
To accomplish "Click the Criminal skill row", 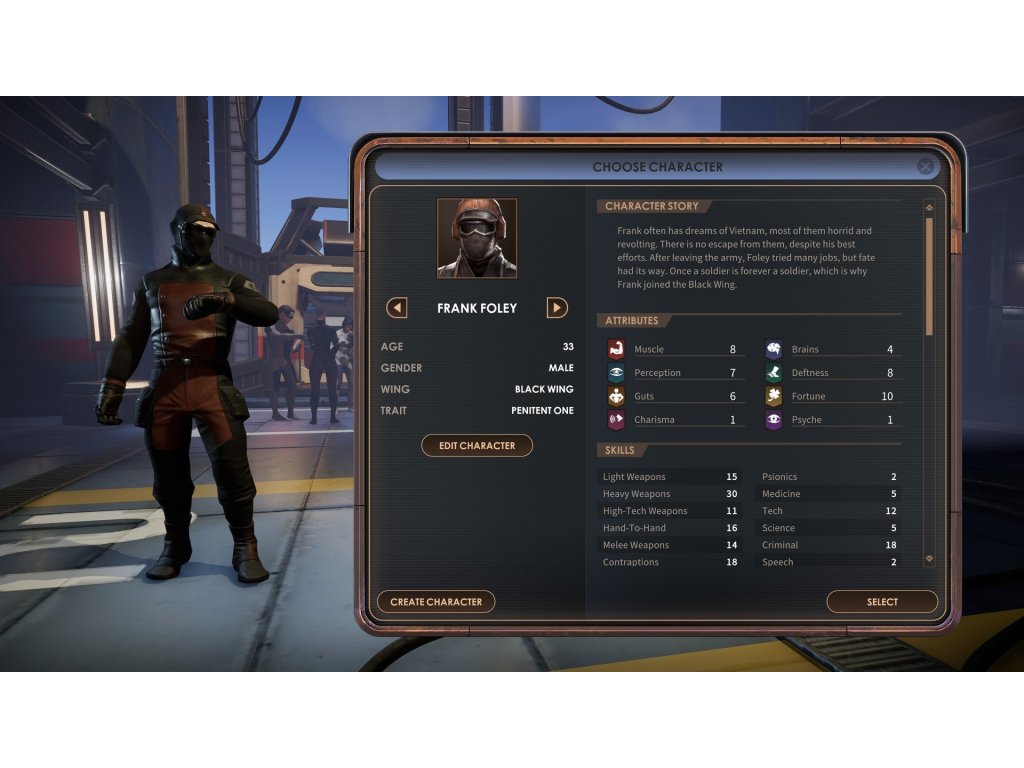I will pyautogui.click(x=829, y=545).
